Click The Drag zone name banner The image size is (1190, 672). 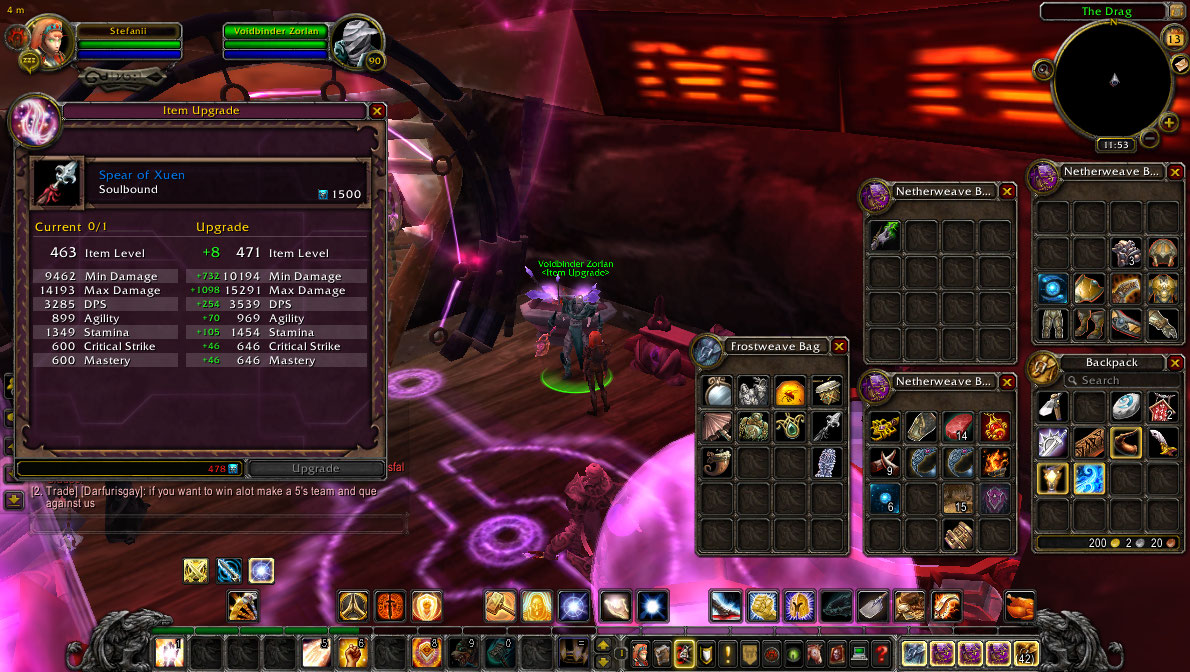1106,12
